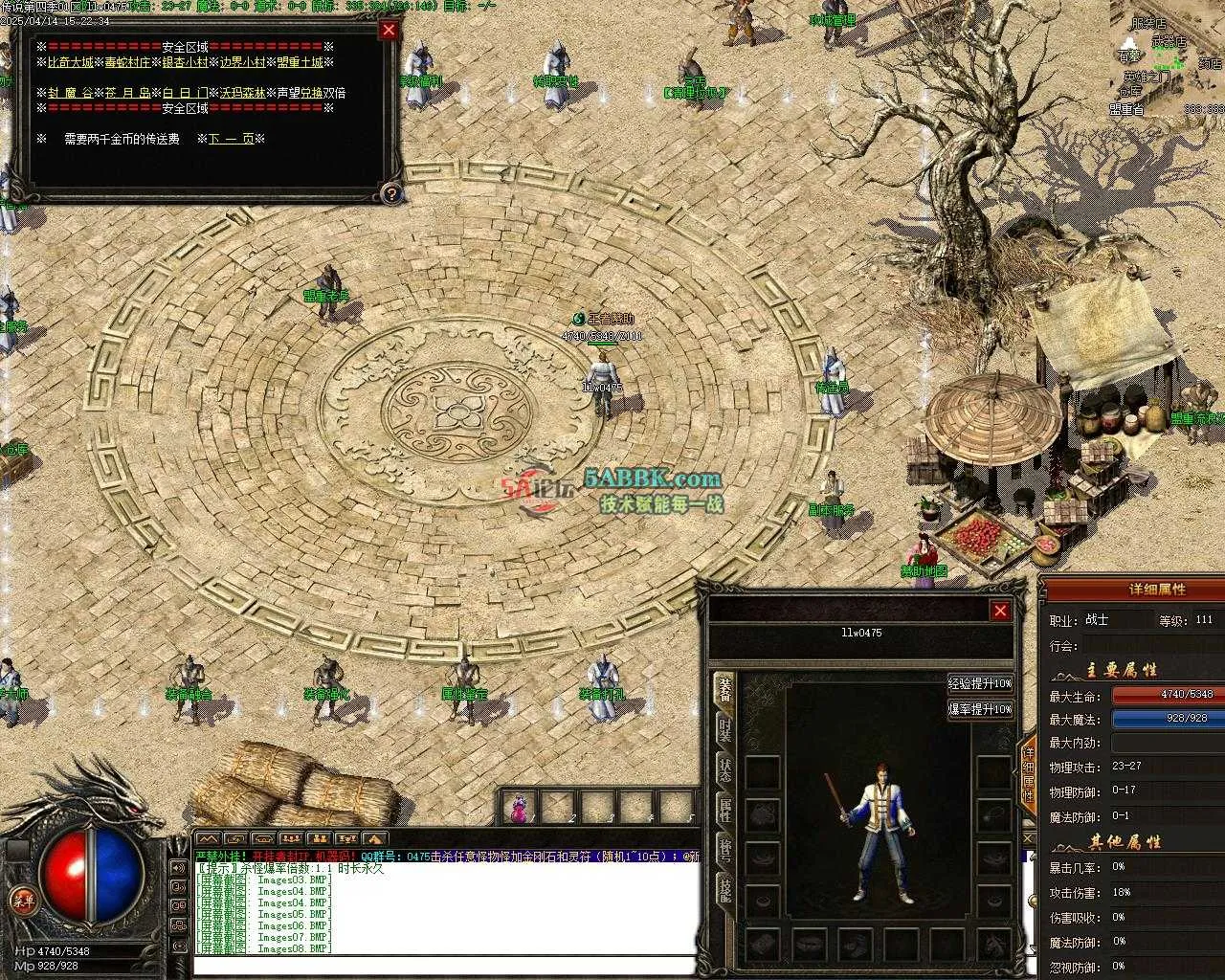Screen dimensions: 1225x980
Task: Choose 毒蛇村庄 as teleport destination
Action: (127, 62)
